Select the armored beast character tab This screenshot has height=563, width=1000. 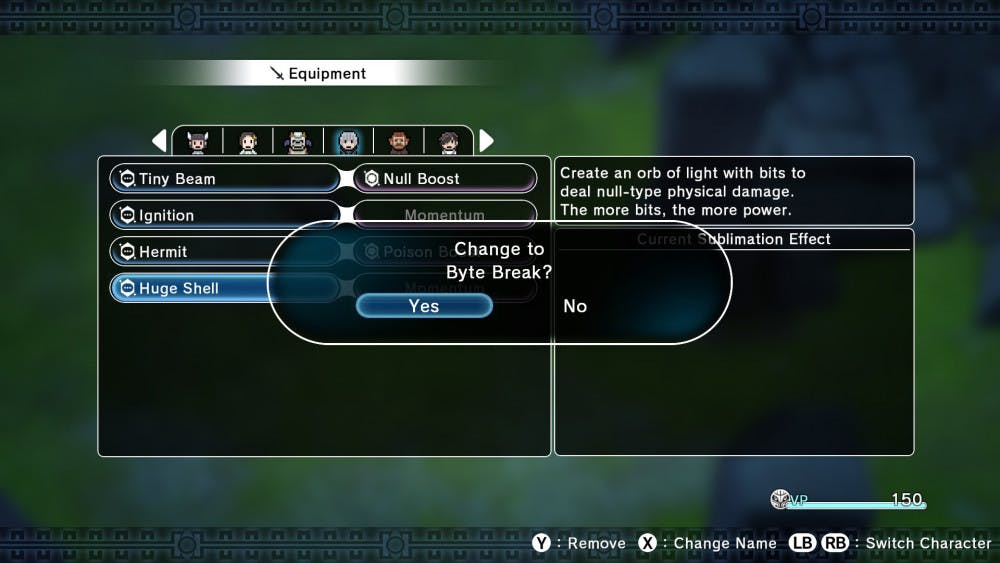[298, 142]
